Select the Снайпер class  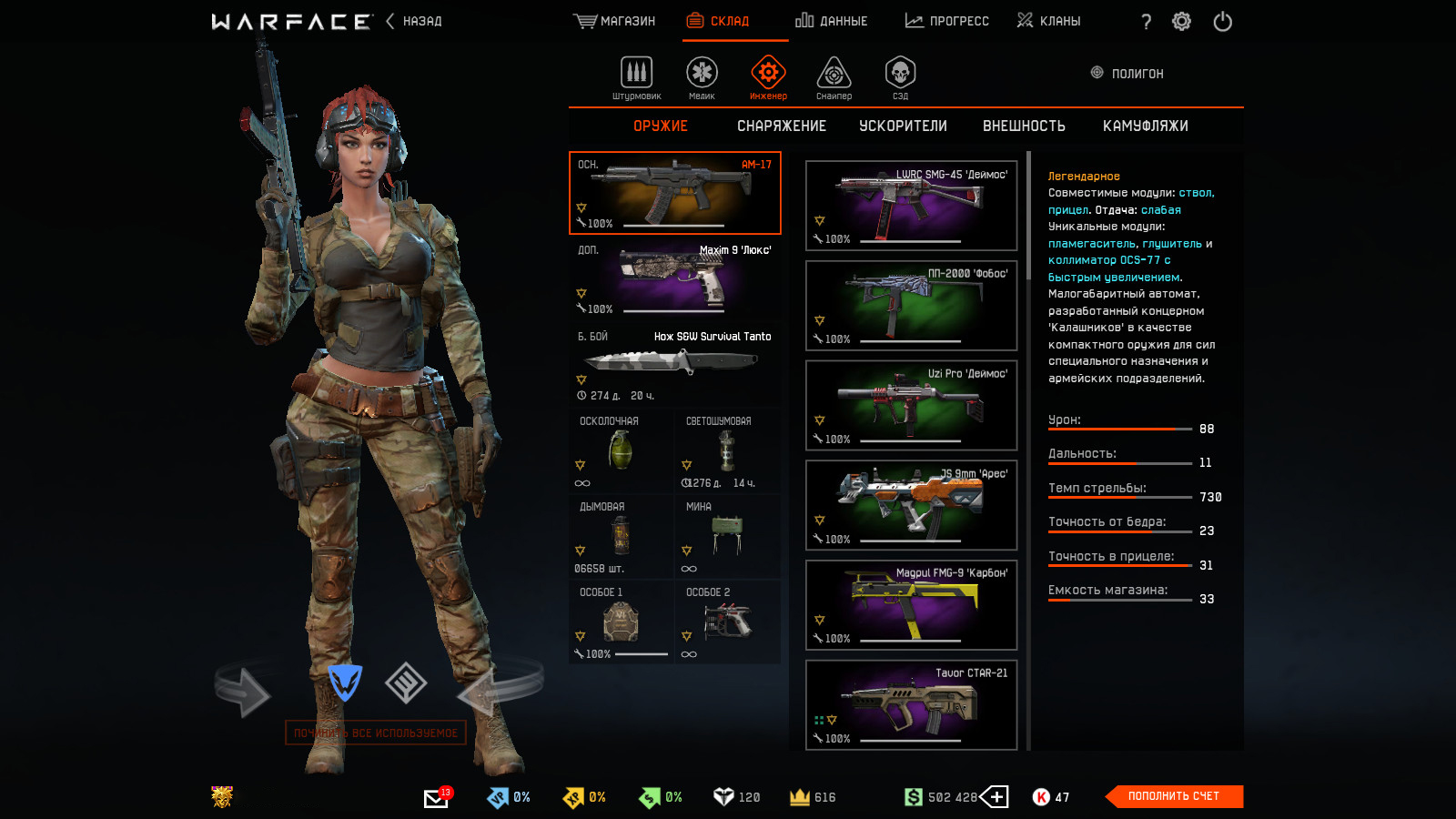click(x=834, y=77)
